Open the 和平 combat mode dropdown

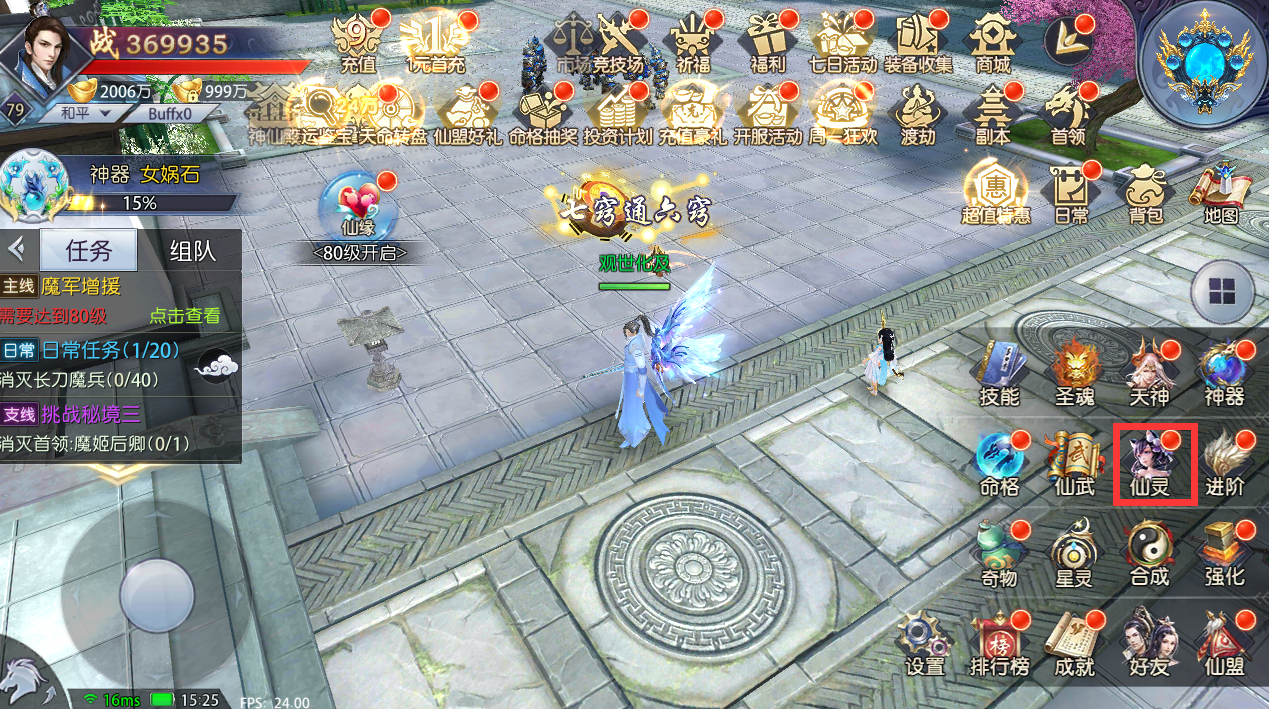tap(83, 113)
